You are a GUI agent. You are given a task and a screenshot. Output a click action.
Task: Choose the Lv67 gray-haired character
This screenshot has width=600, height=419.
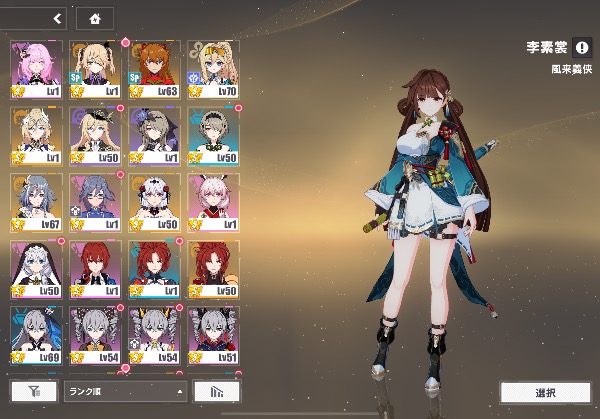[x=36, y=200]
